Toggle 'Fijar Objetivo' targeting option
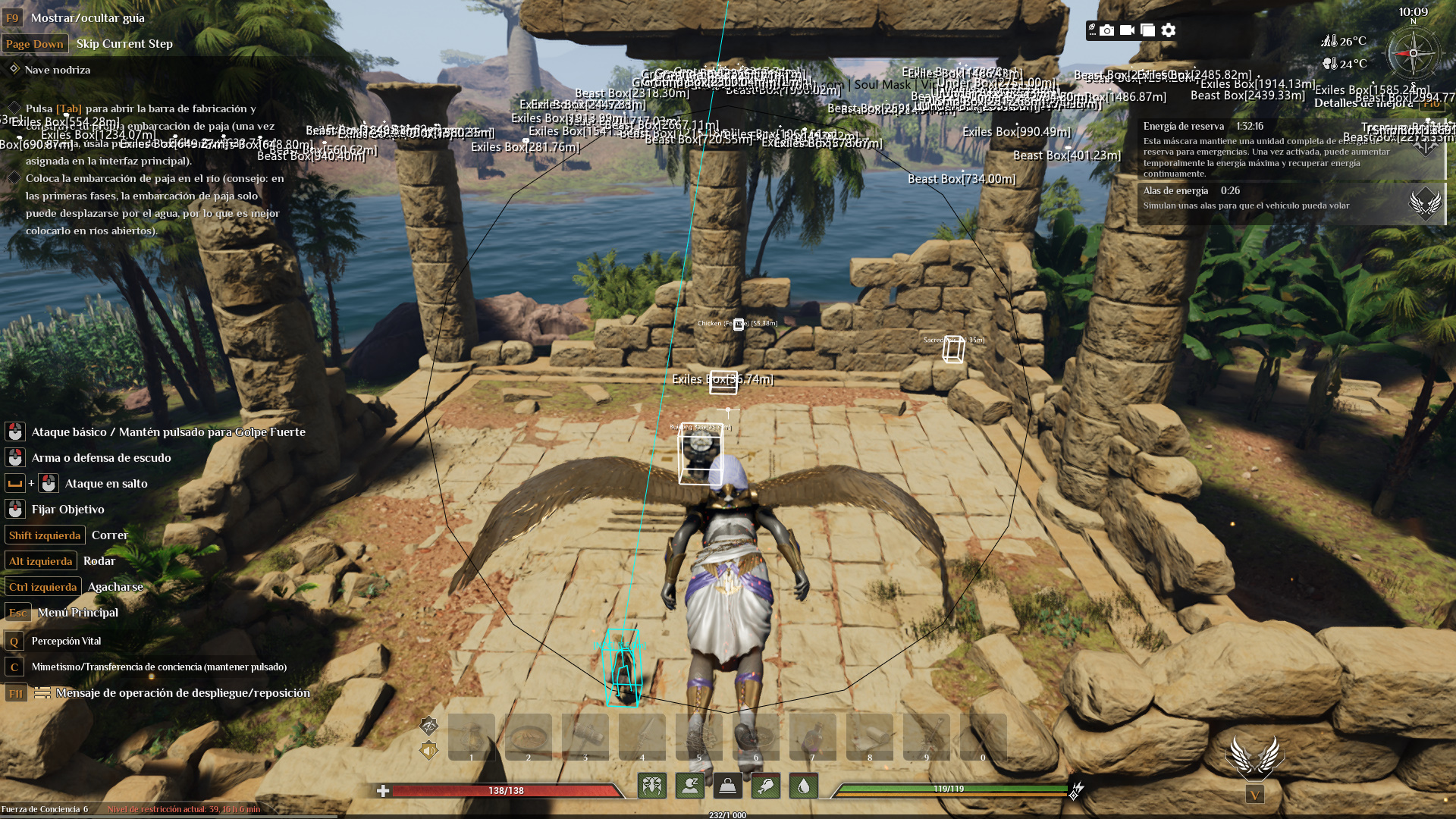This screenshot has height=819, width=1456. [67, 510]
